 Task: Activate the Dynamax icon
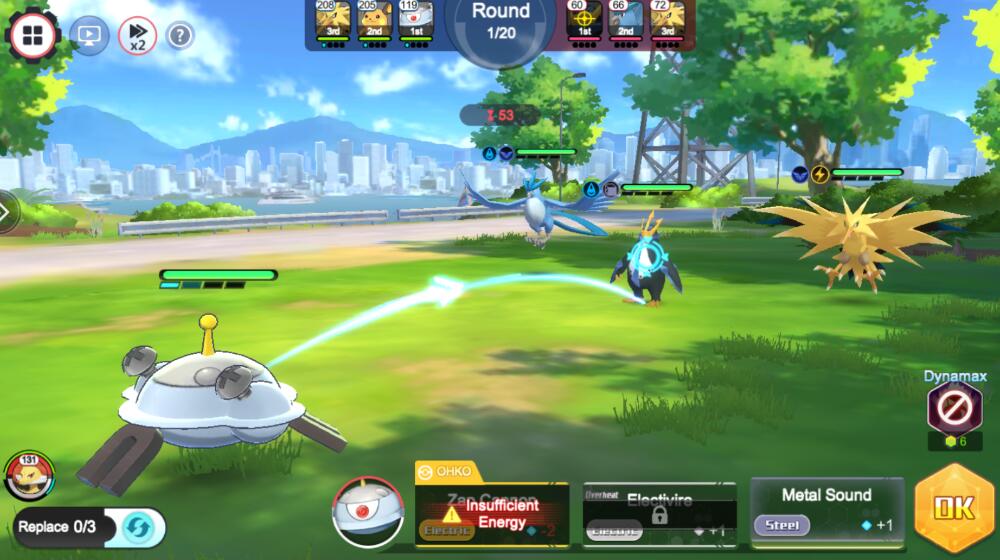(947, 408)
